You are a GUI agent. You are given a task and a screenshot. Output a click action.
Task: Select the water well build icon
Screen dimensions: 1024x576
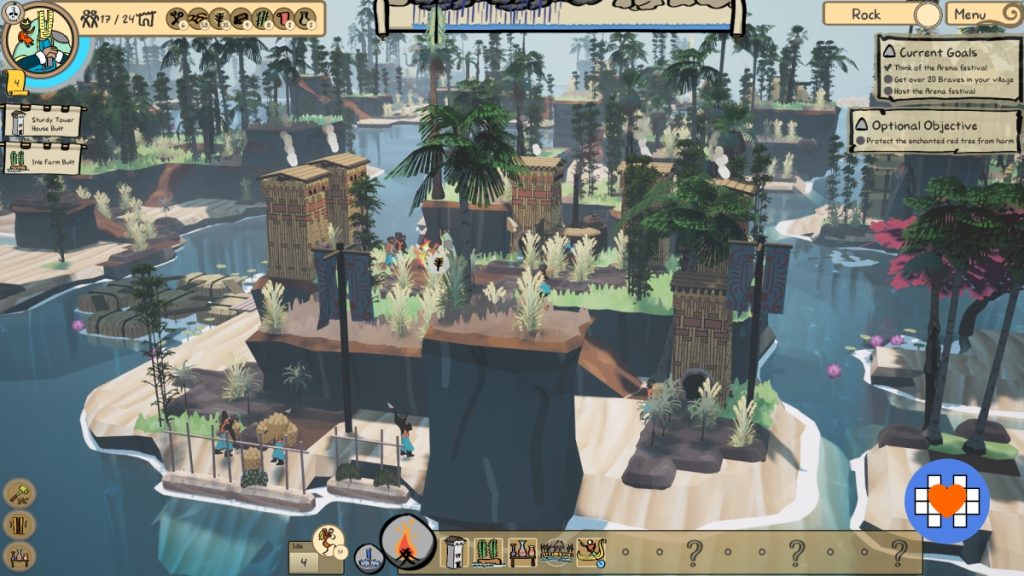pyautogui.click(x=369, y=557)
